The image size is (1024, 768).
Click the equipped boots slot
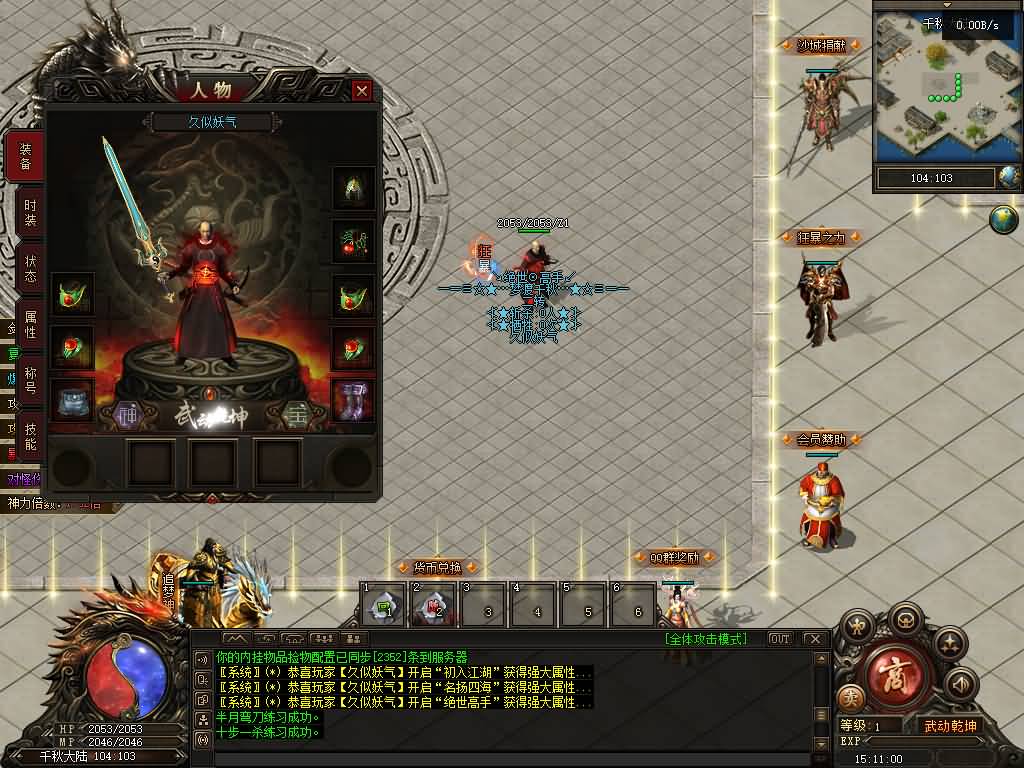pos(353,400)
